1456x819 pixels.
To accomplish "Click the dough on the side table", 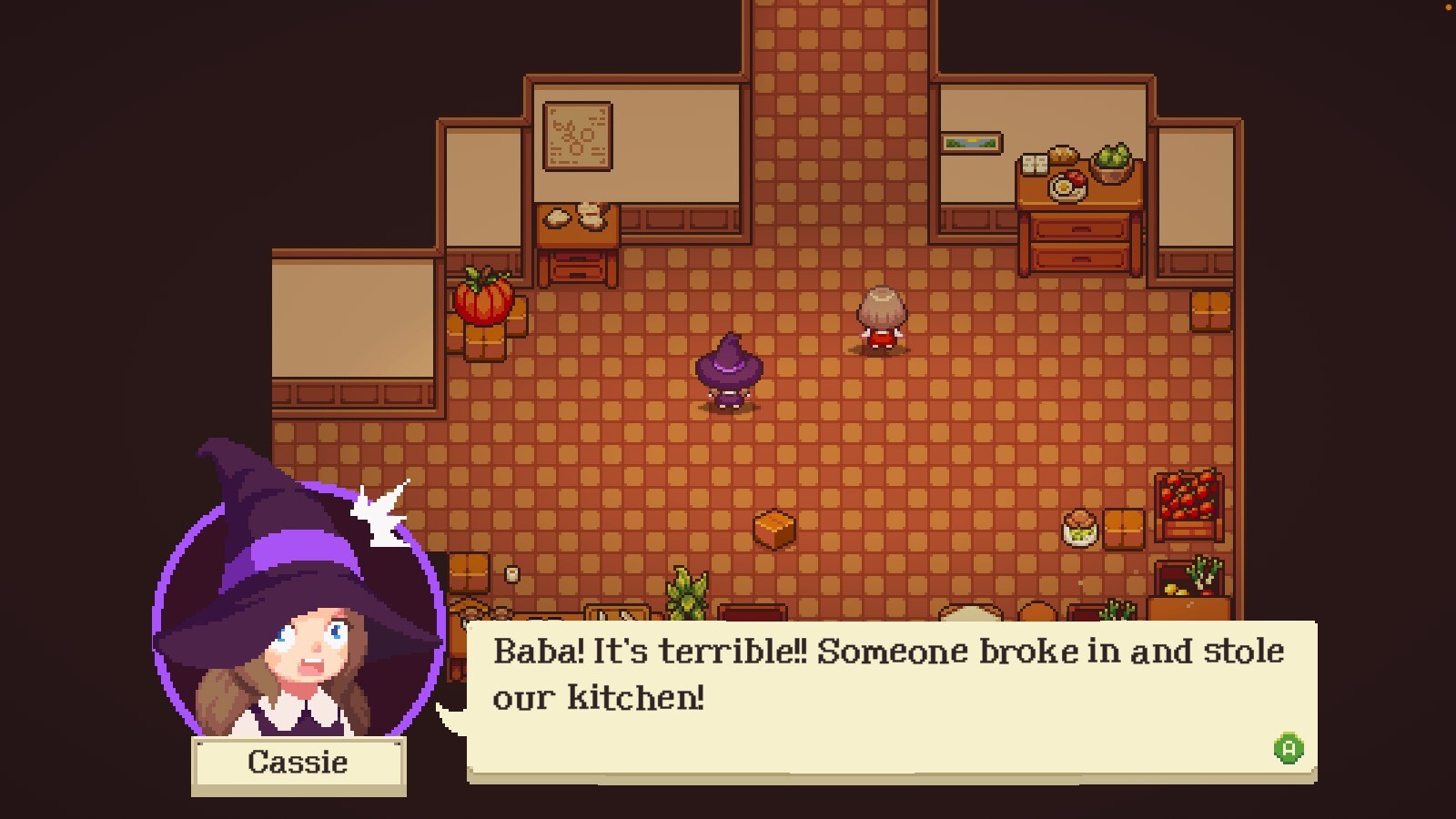I will pos(573,218).
